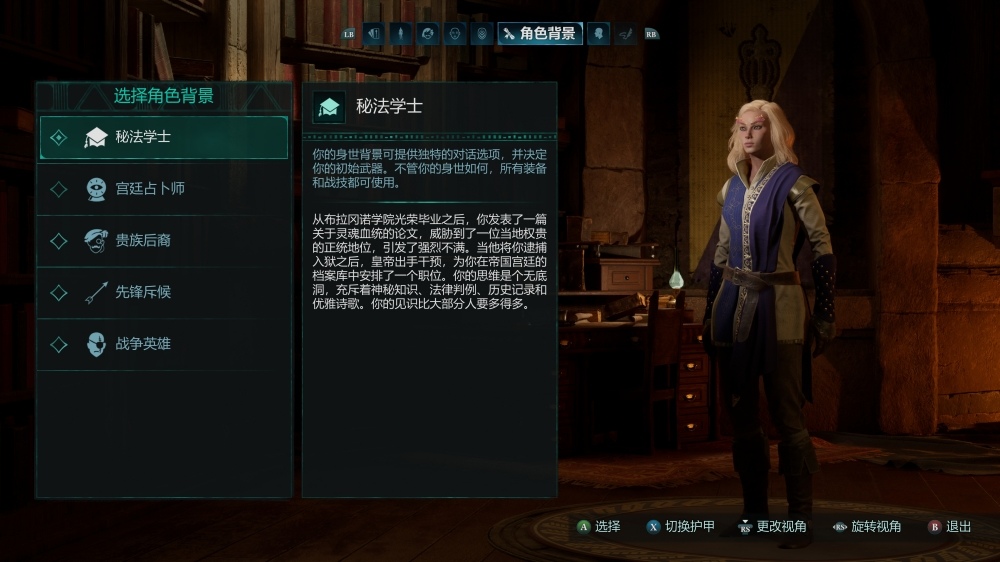Image resolution: width=1000 pixels, height=562 pixels.
Task: Open the body figure tab
Action: (401, 33)
